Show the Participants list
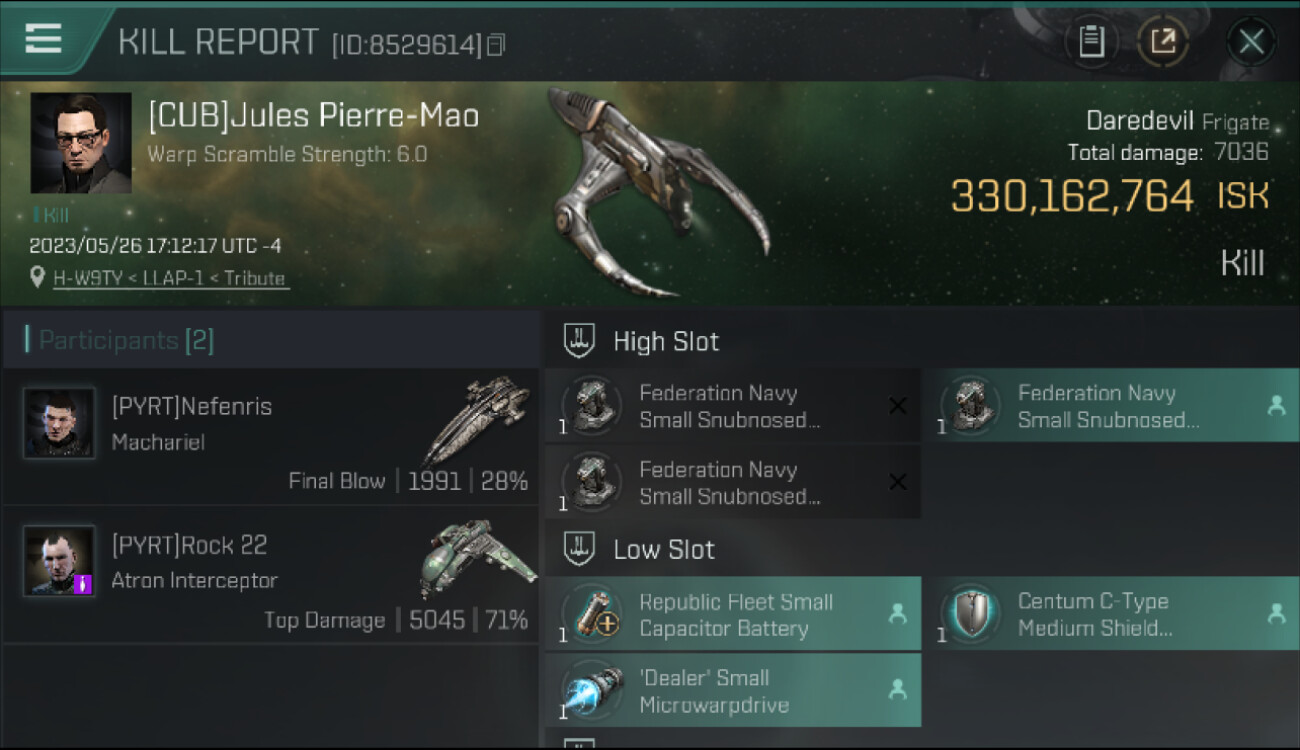The height and width of the screenshot is (750, 1300). coord(126,341)
